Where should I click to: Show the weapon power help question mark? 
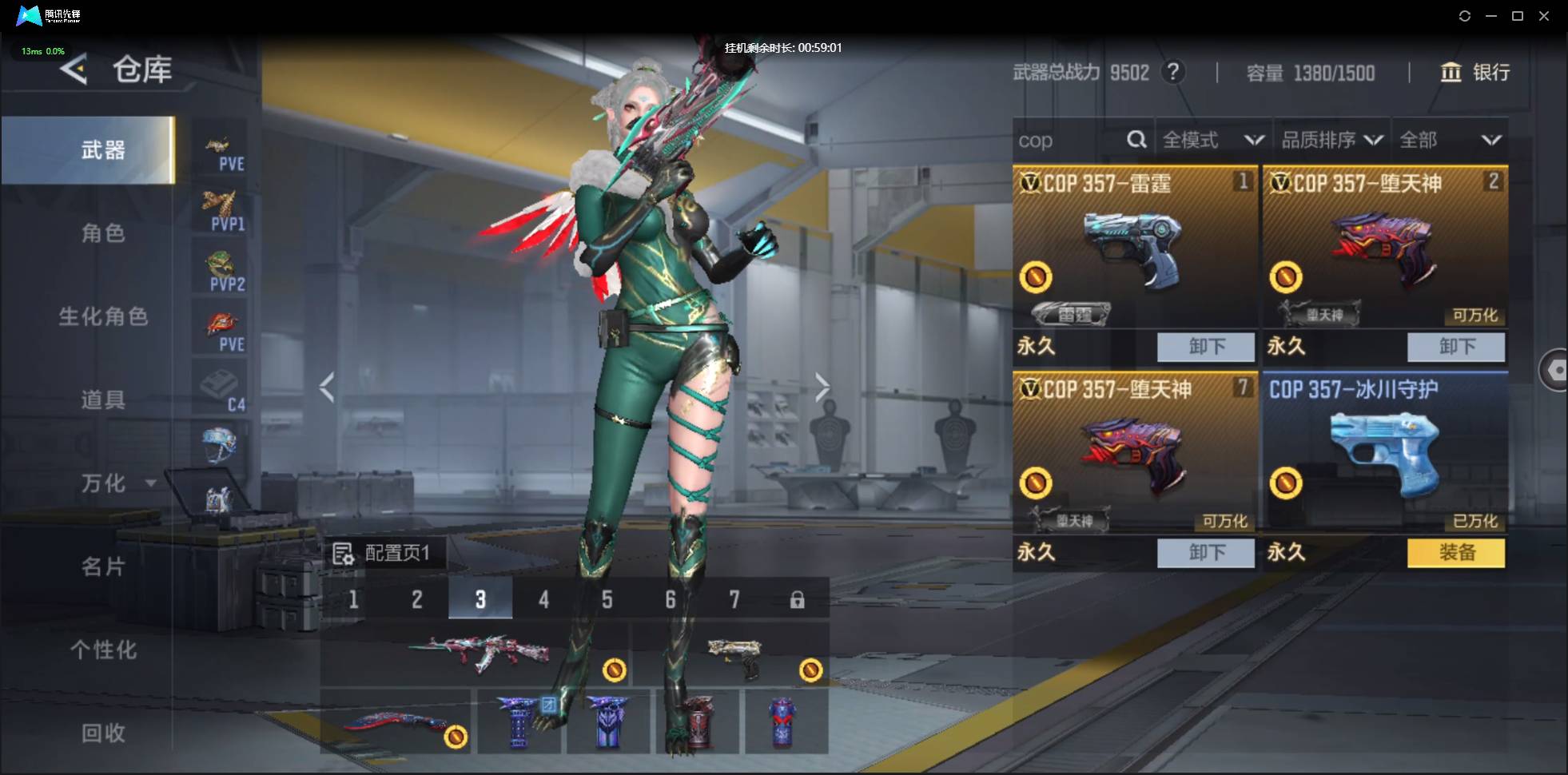tap(1172, 73)
